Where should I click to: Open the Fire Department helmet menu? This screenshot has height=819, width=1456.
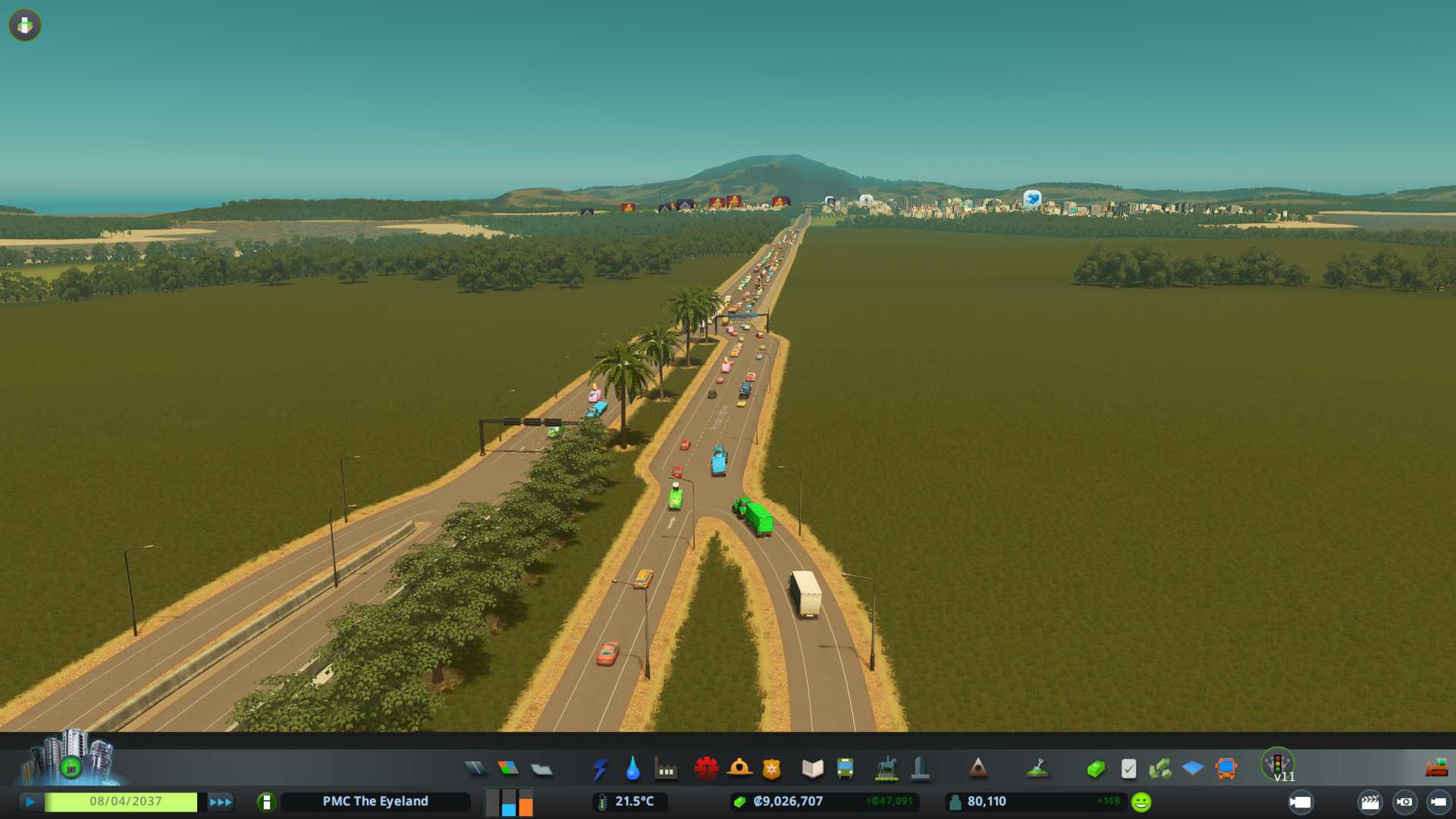pyautogui.click(x=739, y=769)
